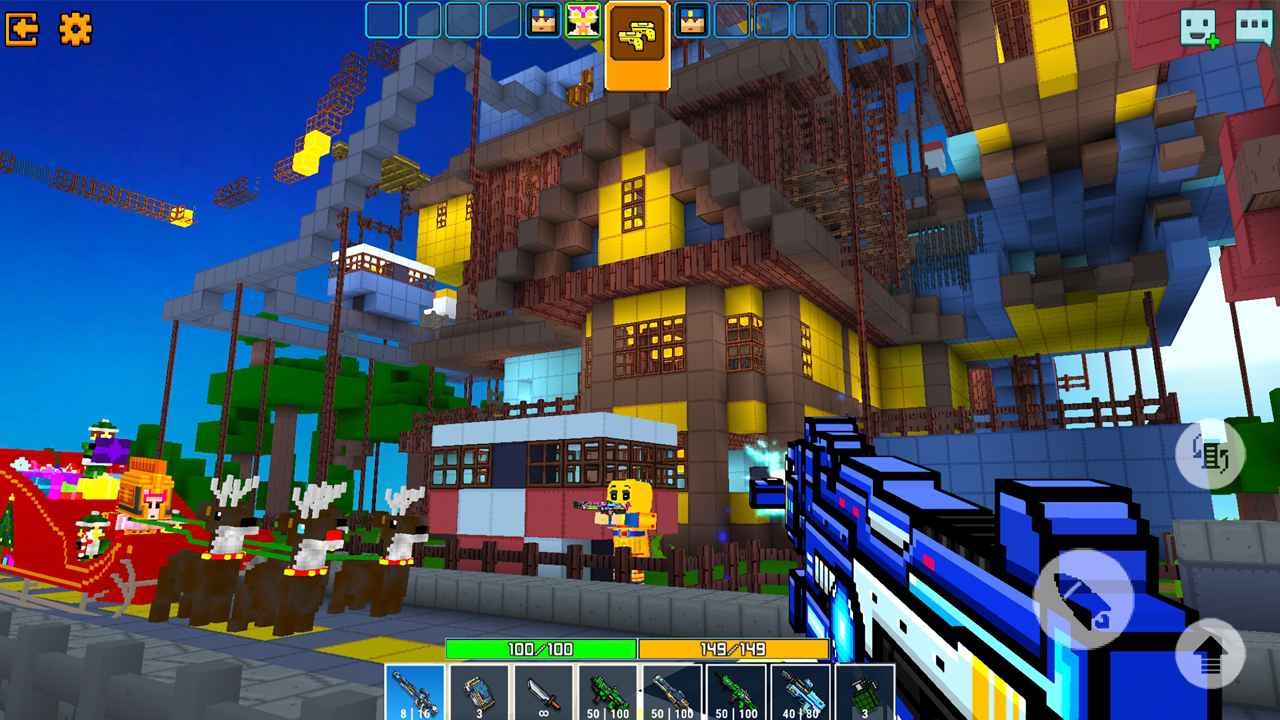1280x720 pixels.
Task: Select the blue rifle with 40|80 ammo
Action: [800, 693]
